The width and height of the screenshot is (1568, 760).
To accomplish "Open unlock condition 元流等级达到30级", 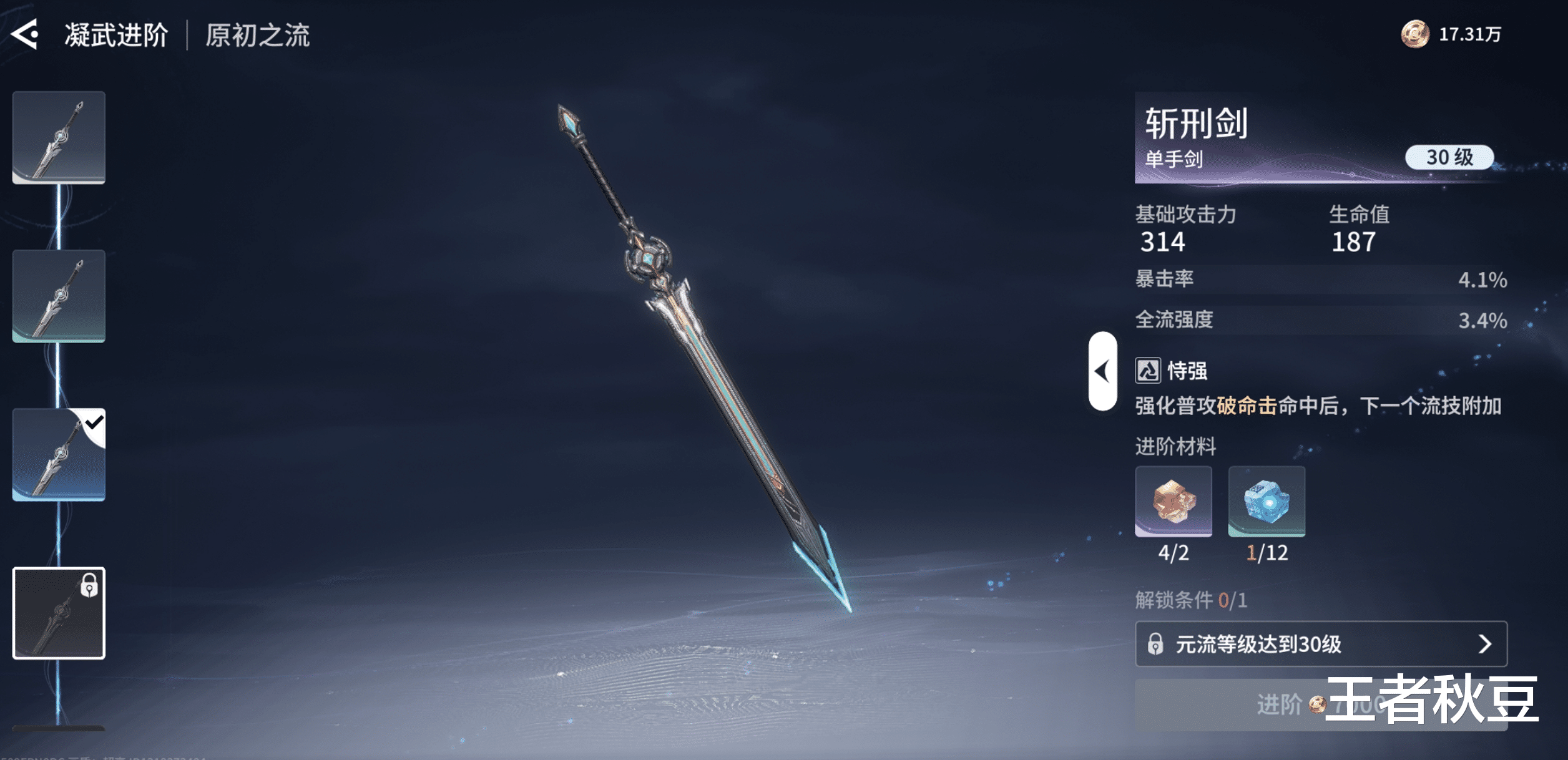I will click(x=1320, y=644).
